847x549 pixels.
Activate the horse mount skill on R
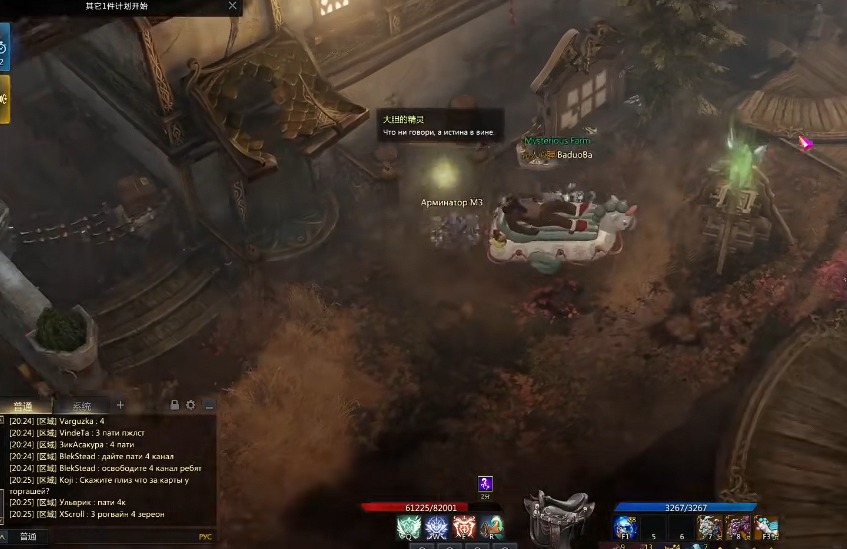491,527
